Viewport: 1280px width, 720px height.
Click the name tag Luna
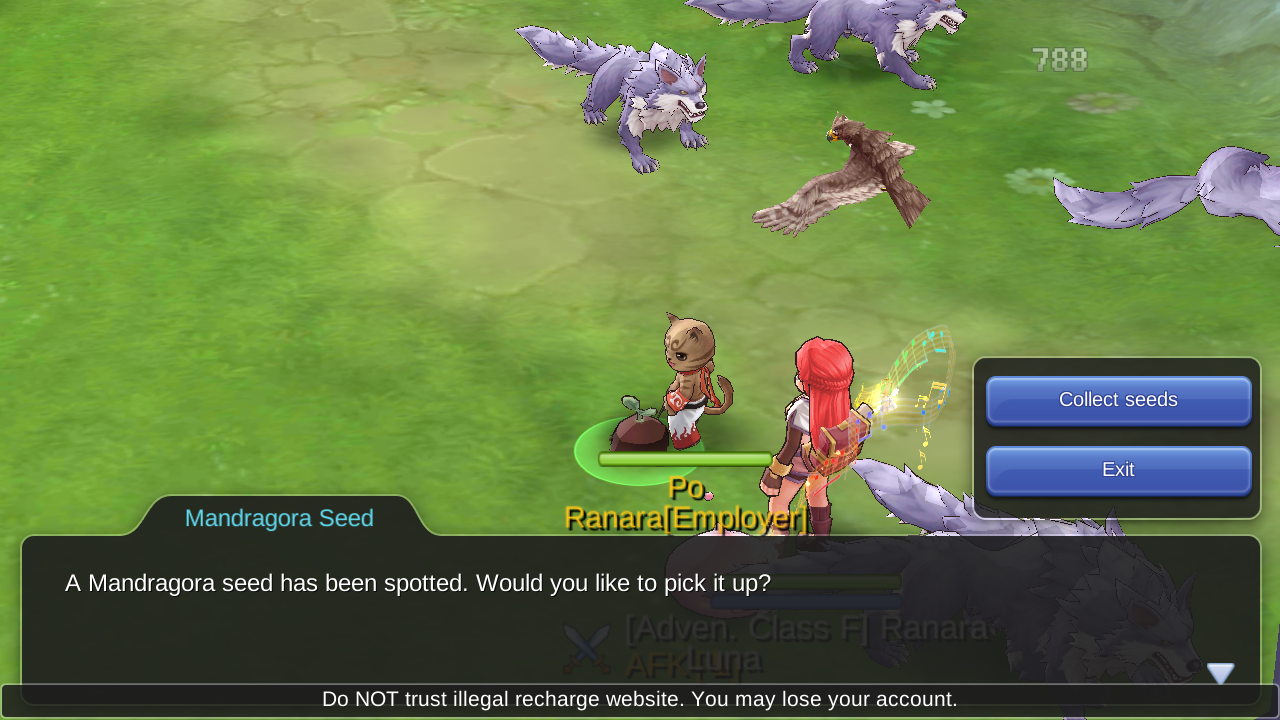click(x=727, y=659)
